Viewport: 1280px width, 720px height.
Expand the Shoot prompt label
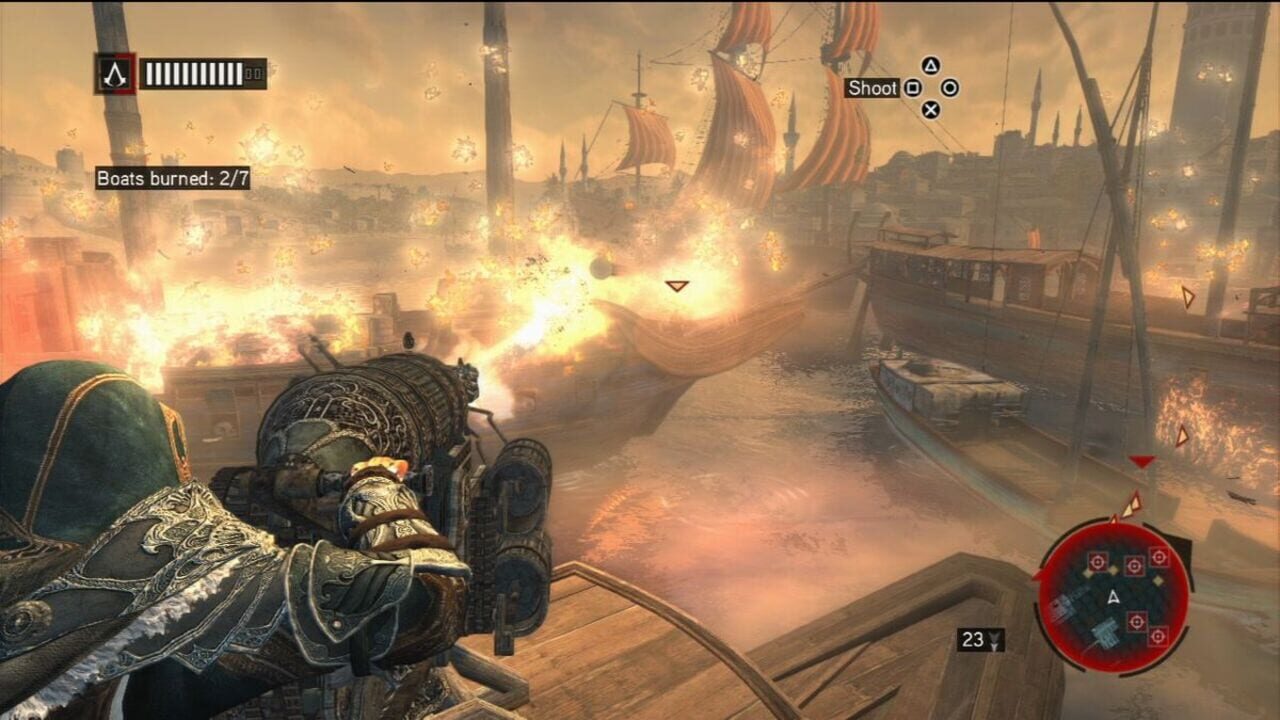(x=872, y=88)
